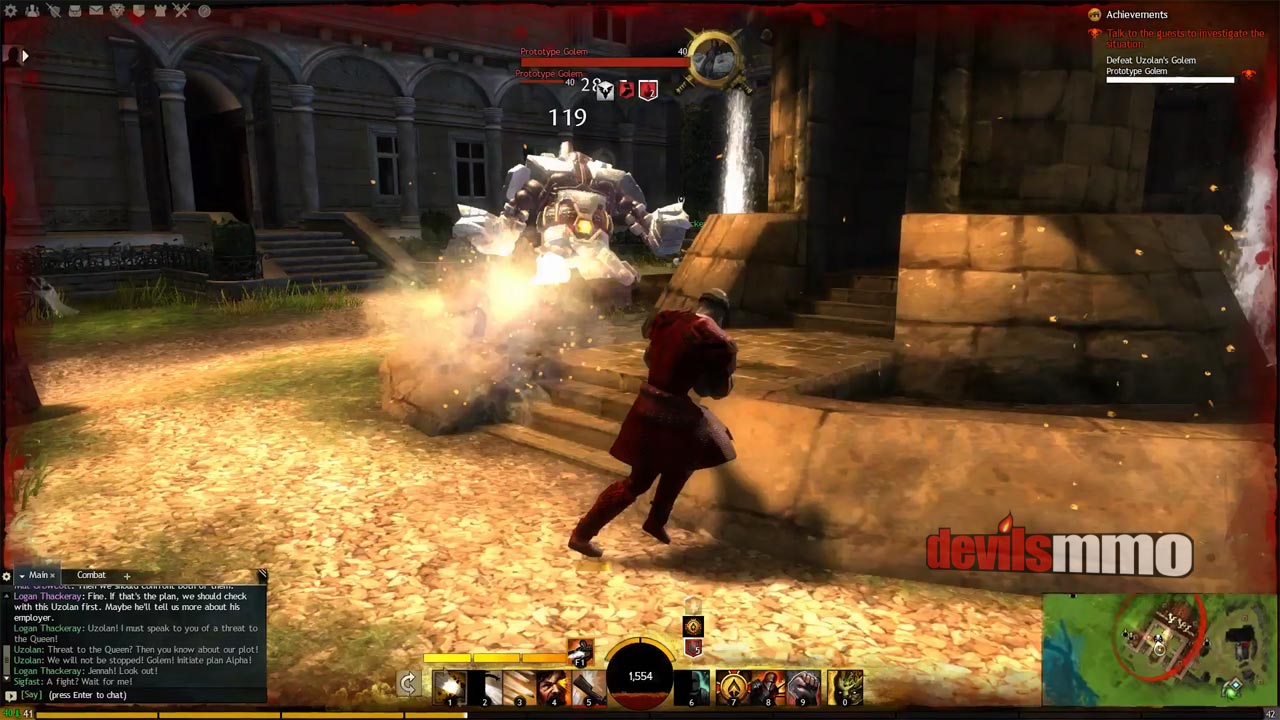Use the fist skill in slot 9
Screen dimensions: 1280x720
(x=802, y=687)
